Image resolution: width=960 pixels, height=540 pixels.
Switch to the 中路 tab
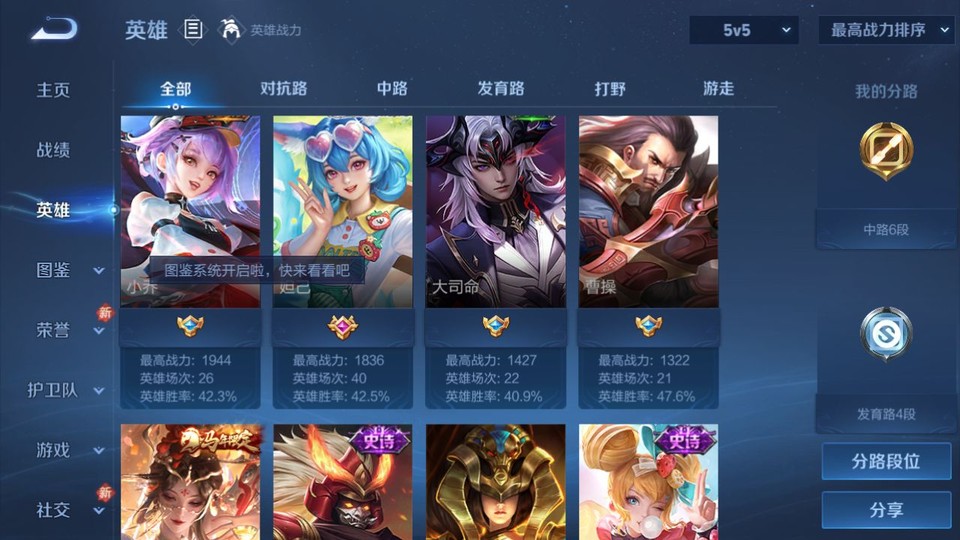[x=392, y=89]
